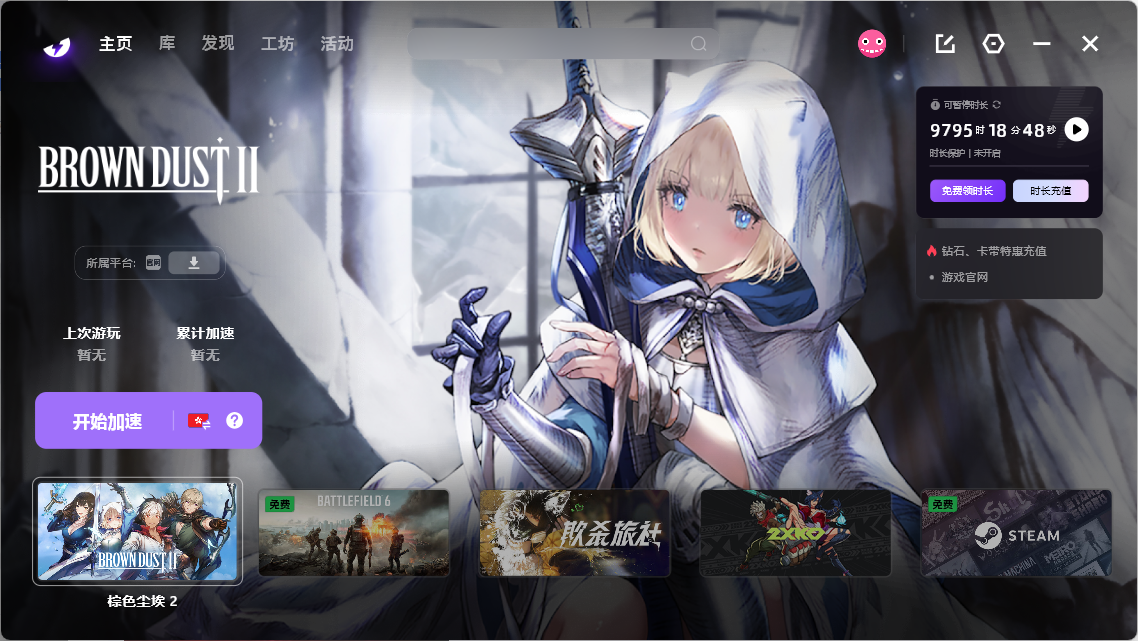Visit the 游戏官网 official site link
This screenshot has height=641, width=1138.
(x=964, y=277)
